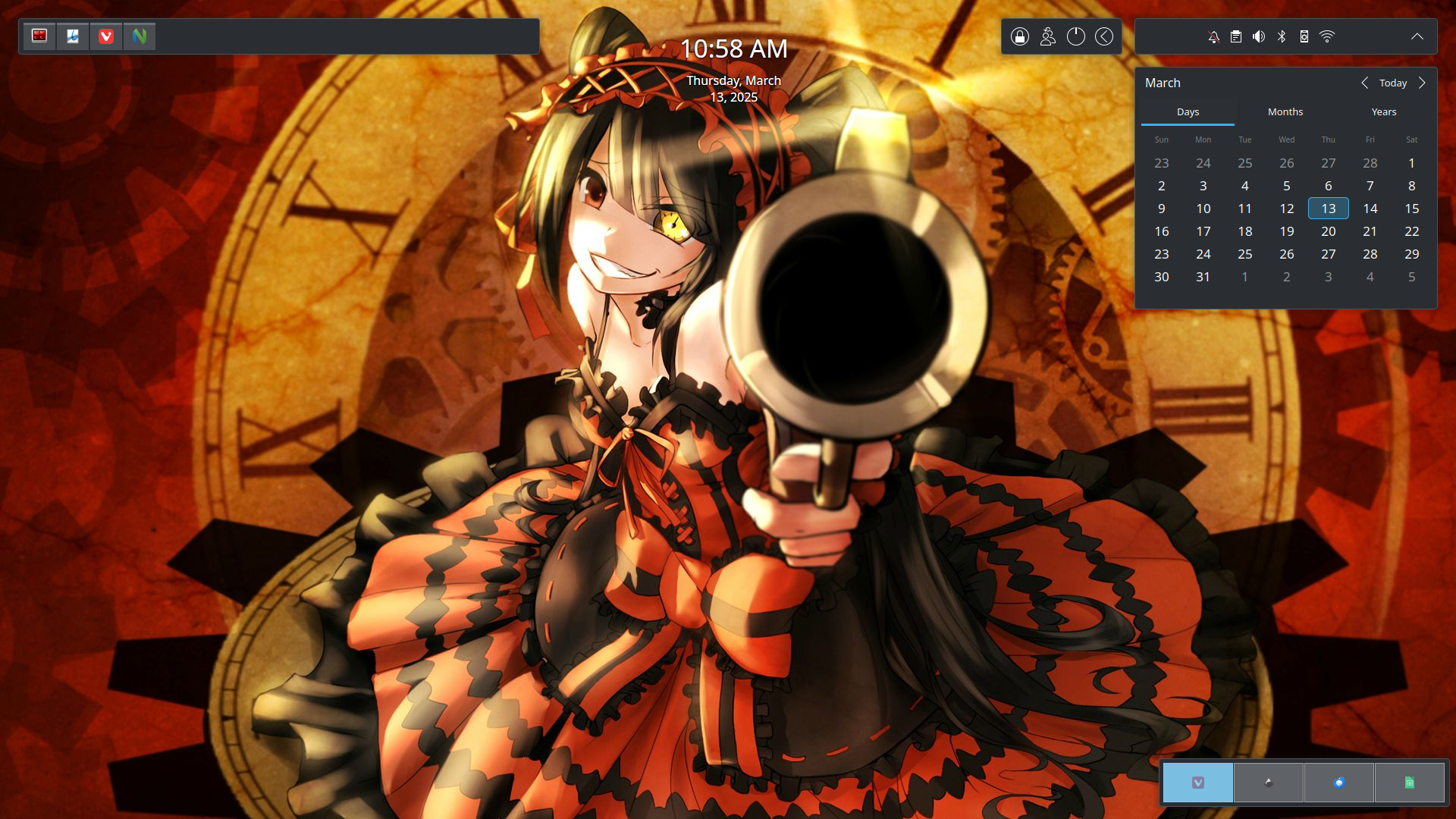Open the Vivaldi browser from the task bar
This screenshot has width=1456, height=819.
106,36
